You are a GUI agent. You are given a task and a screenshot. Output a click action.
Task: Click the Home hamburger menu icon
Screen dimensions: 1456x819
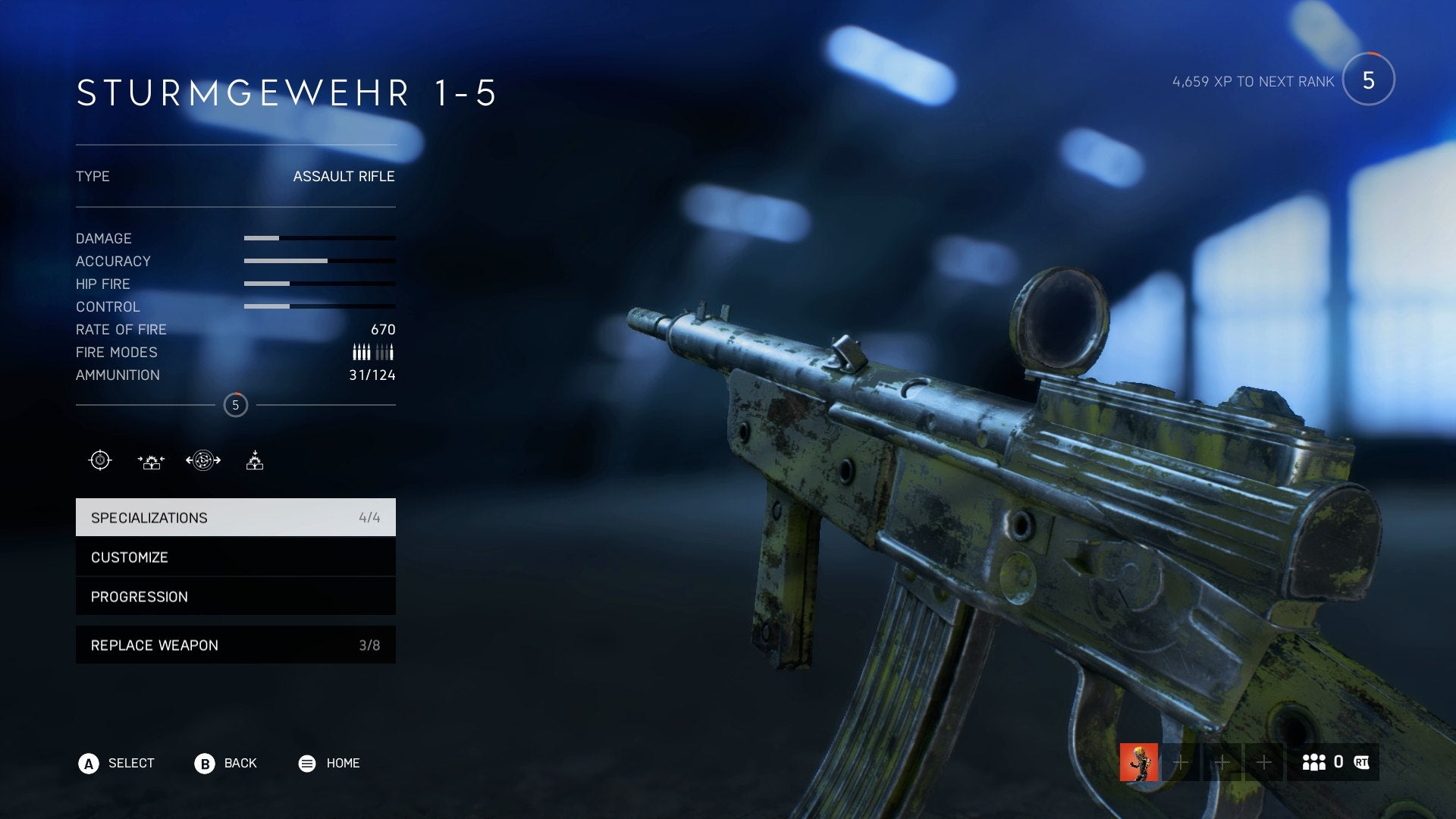pos(306,763)
